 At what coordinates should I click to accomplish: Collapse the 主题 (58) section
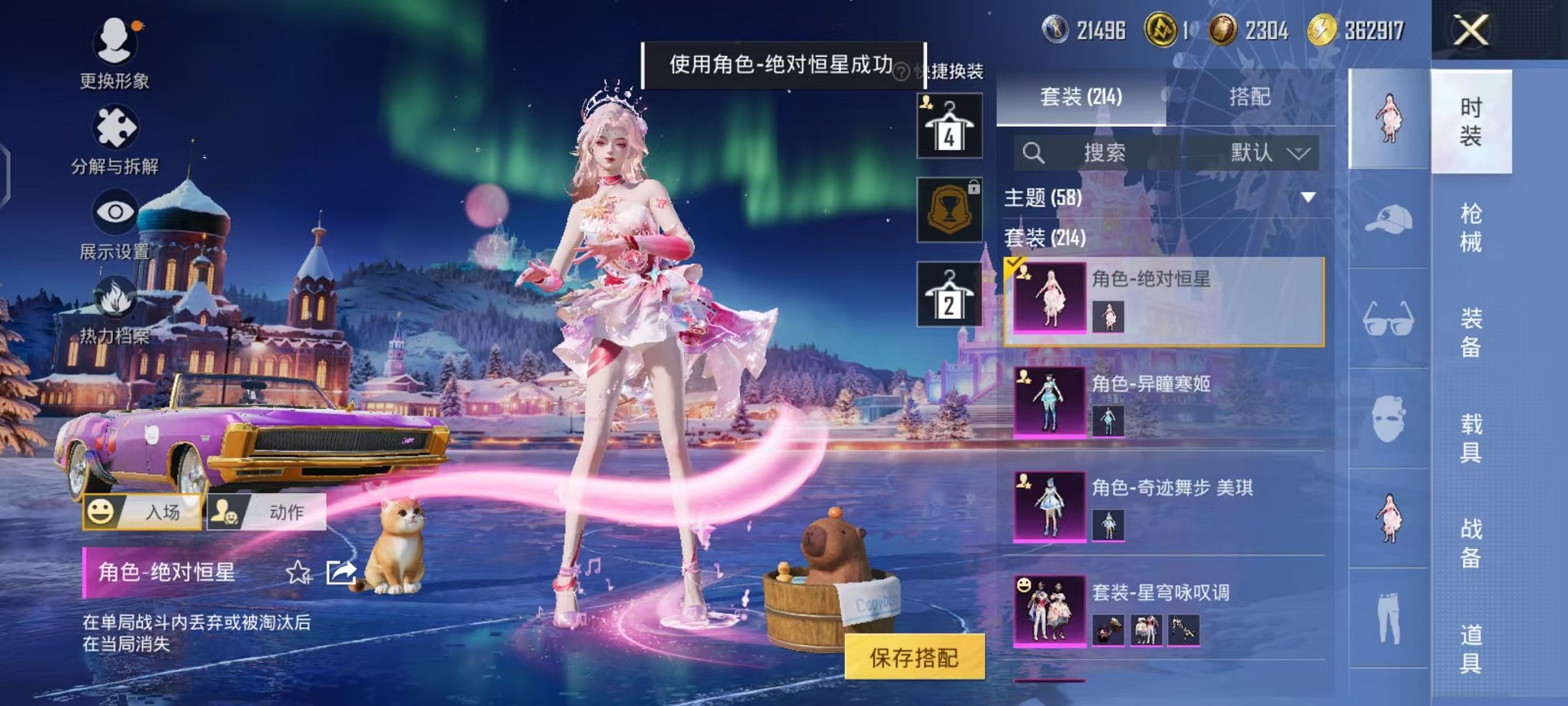(1311, 197)
